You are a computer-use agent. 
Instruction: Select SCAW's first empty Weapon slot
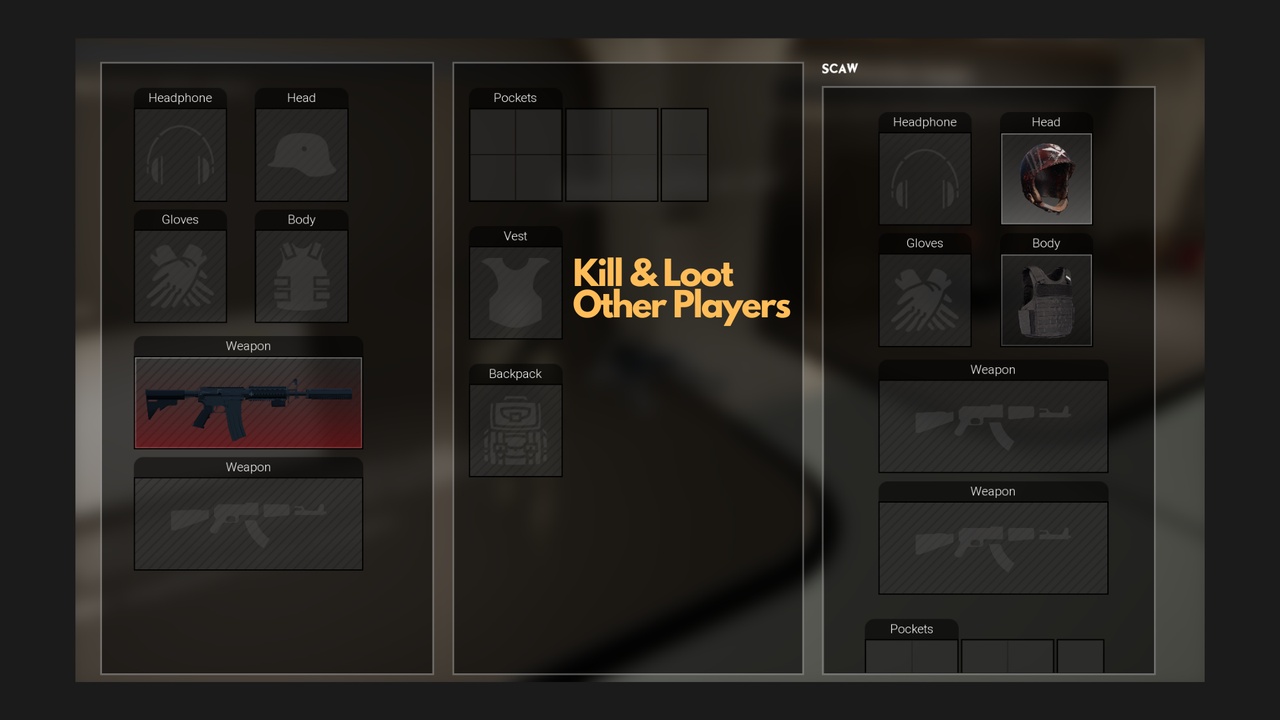pos(992,427)
